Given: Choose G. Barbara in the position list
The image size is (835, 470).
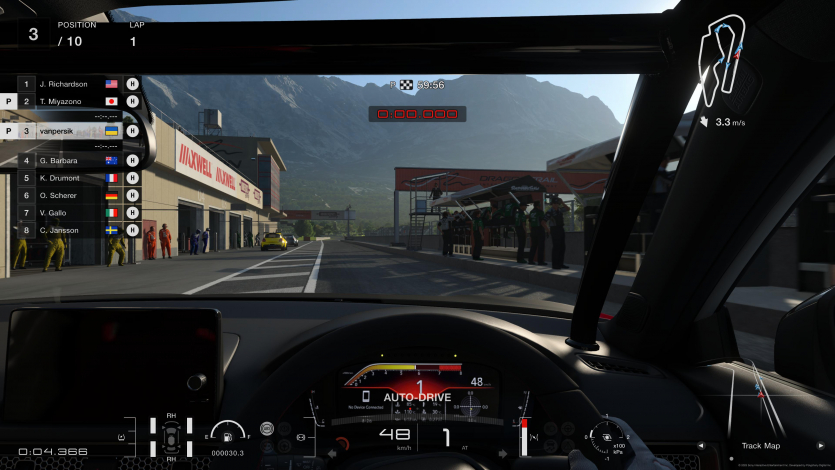Looking at the screenshot, I should click(x=70, y=159).
